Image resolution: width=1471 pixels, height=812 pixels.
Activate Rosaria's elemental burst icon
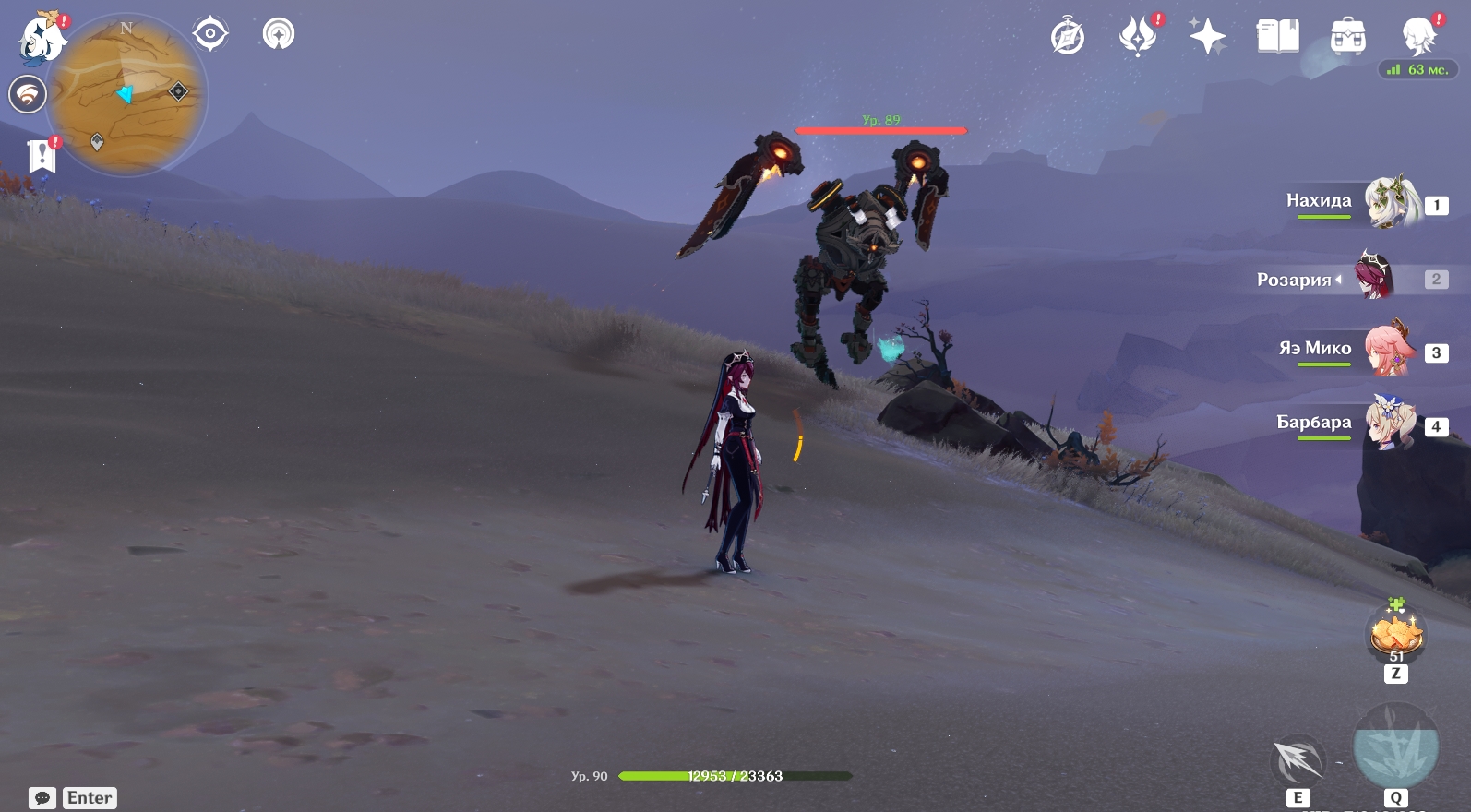[x=1395, y=746]
